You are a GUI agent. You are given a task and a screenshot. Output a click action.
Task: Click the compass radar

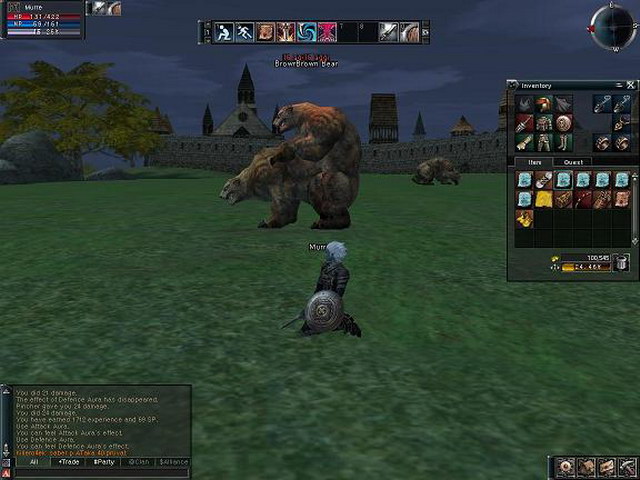612,27
